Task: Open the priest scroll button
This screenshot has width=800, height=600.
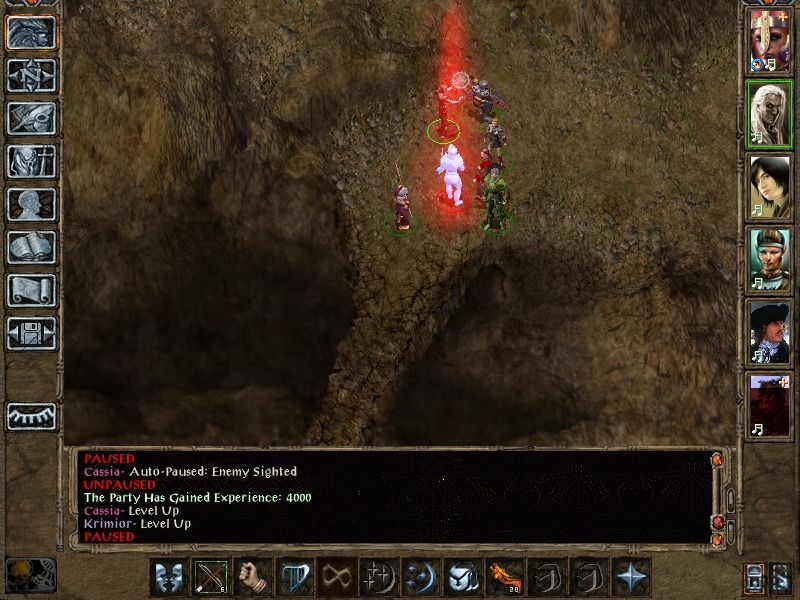Action: click(31, 291)
